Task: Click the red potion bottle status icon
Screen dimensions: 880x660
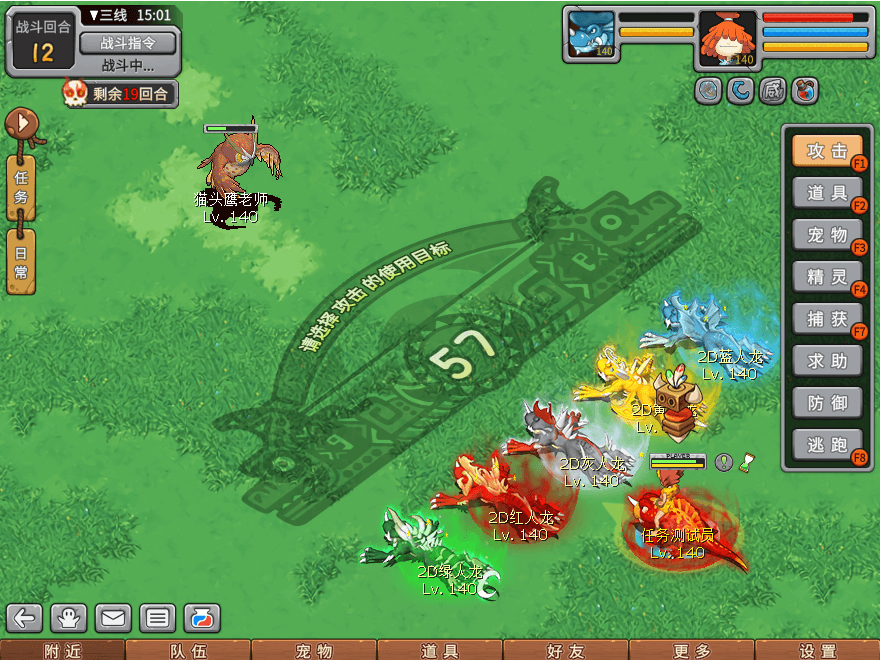Action: (805, 91)
